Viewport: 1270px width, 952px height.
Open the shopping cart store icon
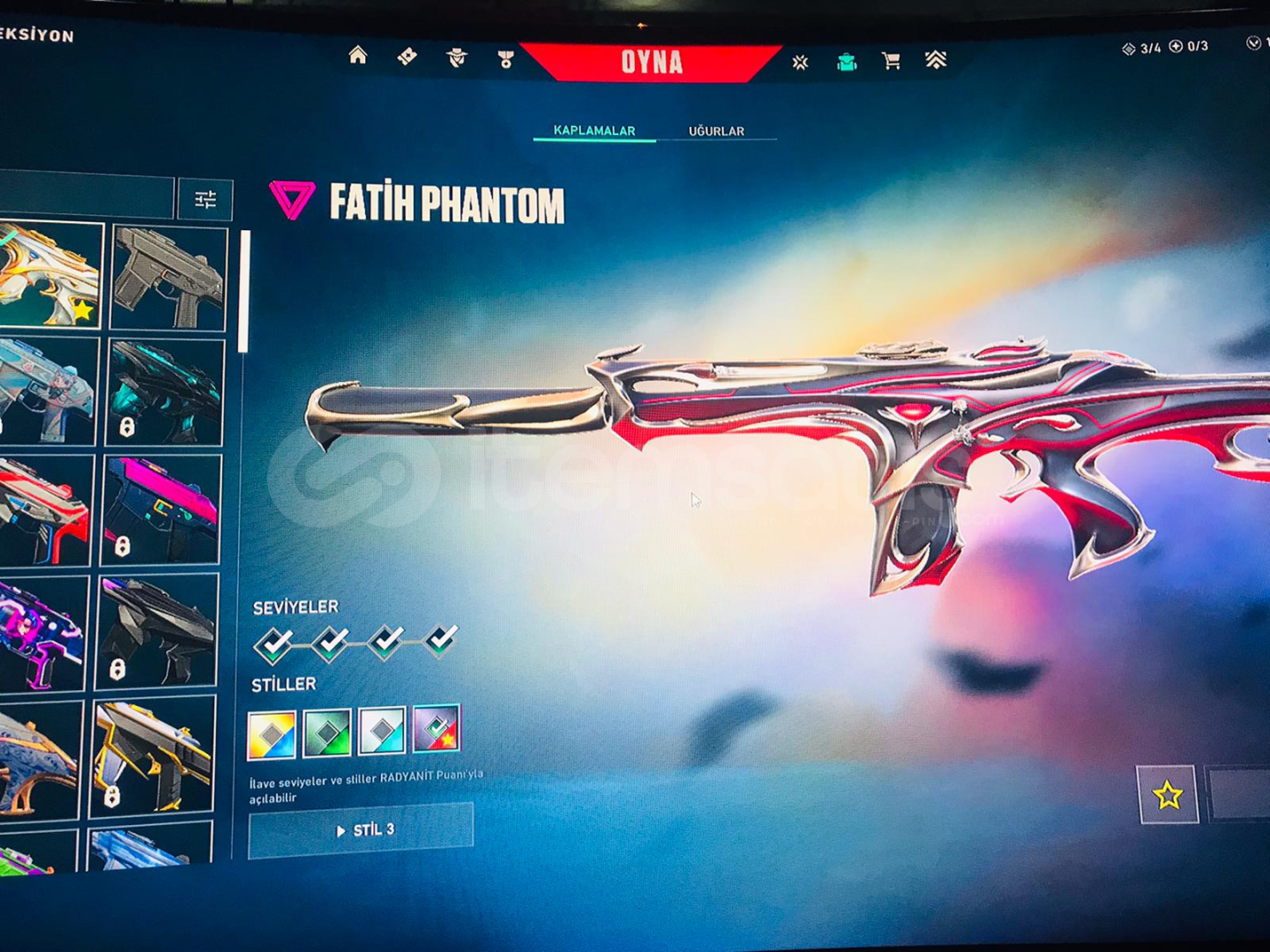pyautogui.click(x=891, y=61)
